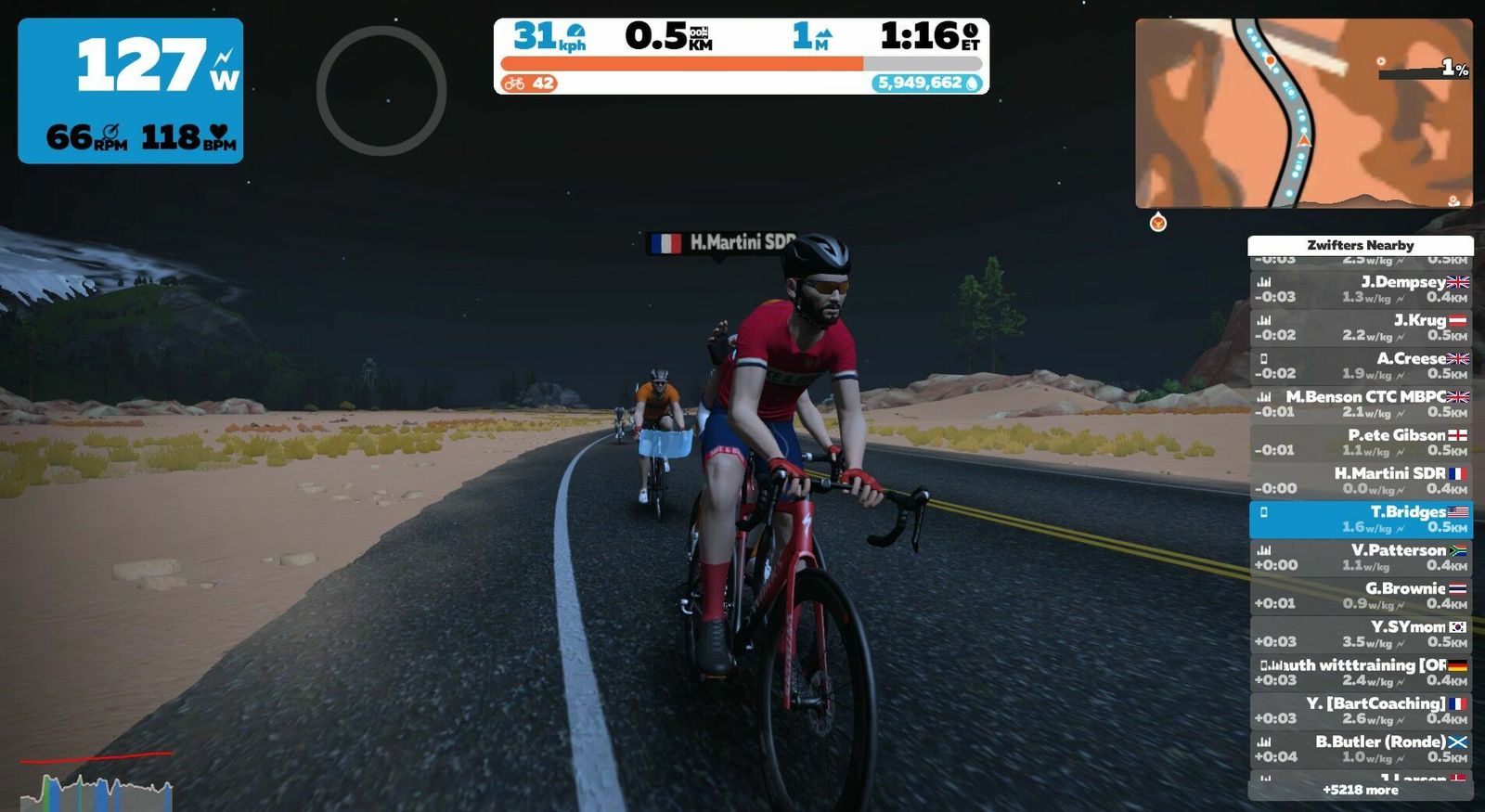This screenshot has height=812, width=1485.
Task: Select highlighted T.Bridges rider row
Action: coord(1361,519)
